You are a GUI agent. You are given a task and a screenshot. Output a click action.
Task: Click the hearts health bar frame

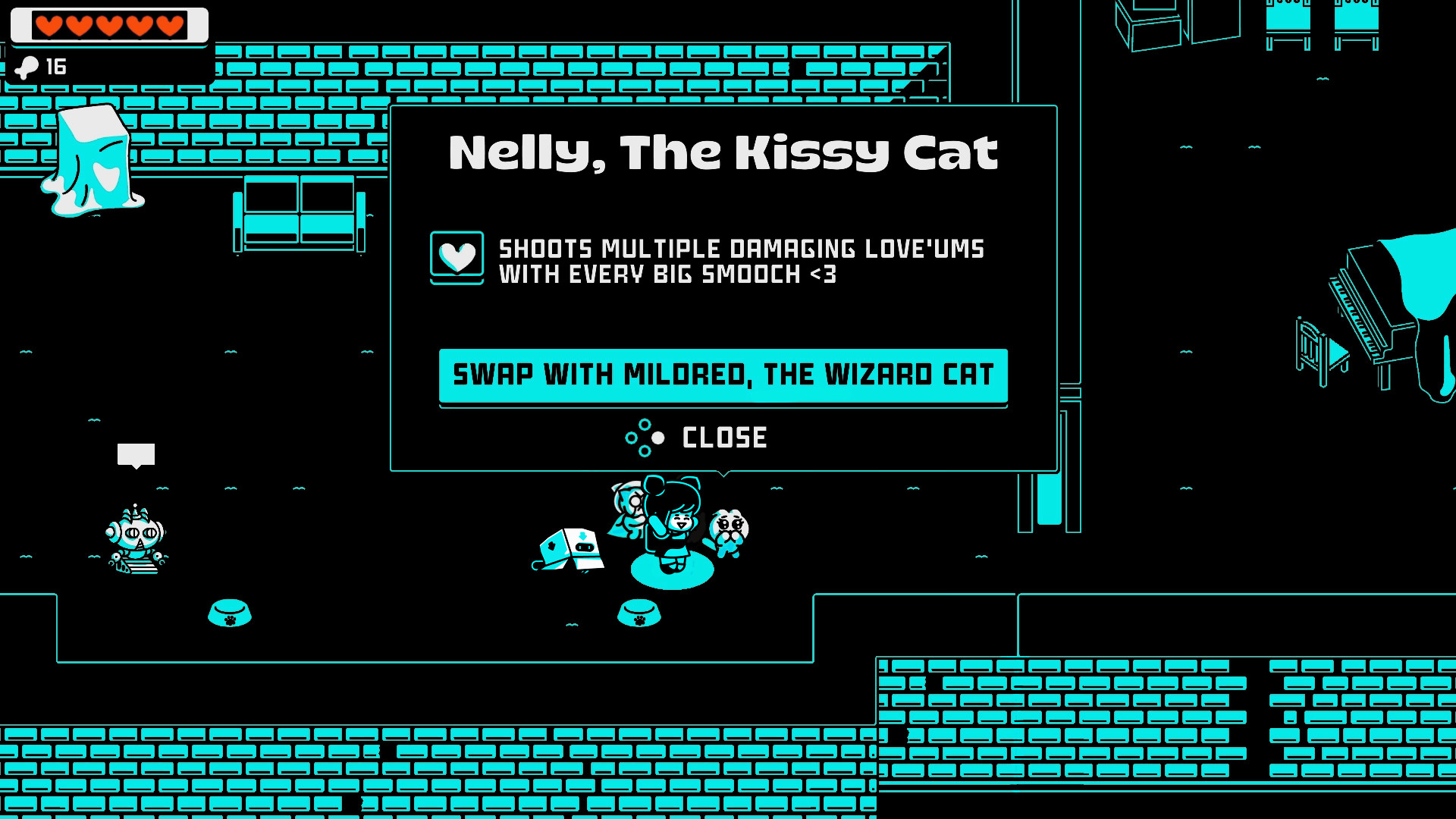pyautogui.click(x=108, y=25)
